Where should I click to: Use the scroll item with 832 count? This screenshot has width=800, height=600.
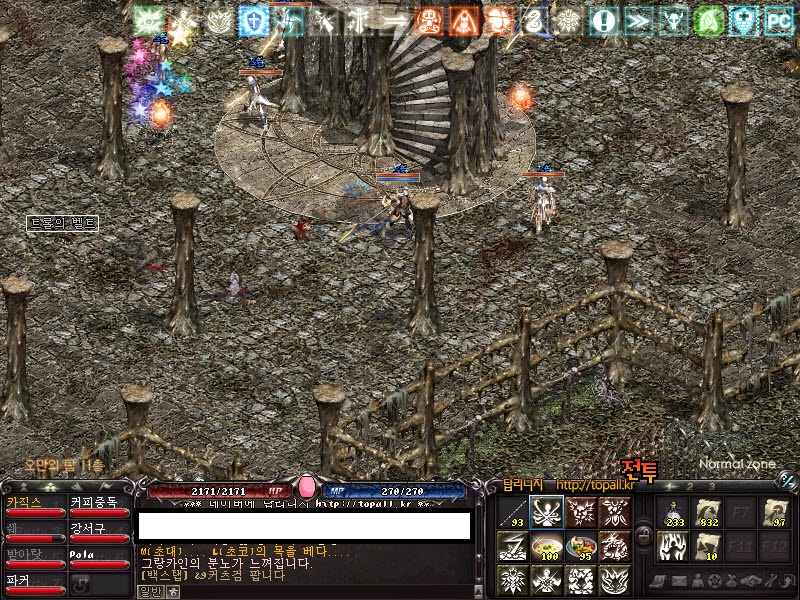point(709,513)
